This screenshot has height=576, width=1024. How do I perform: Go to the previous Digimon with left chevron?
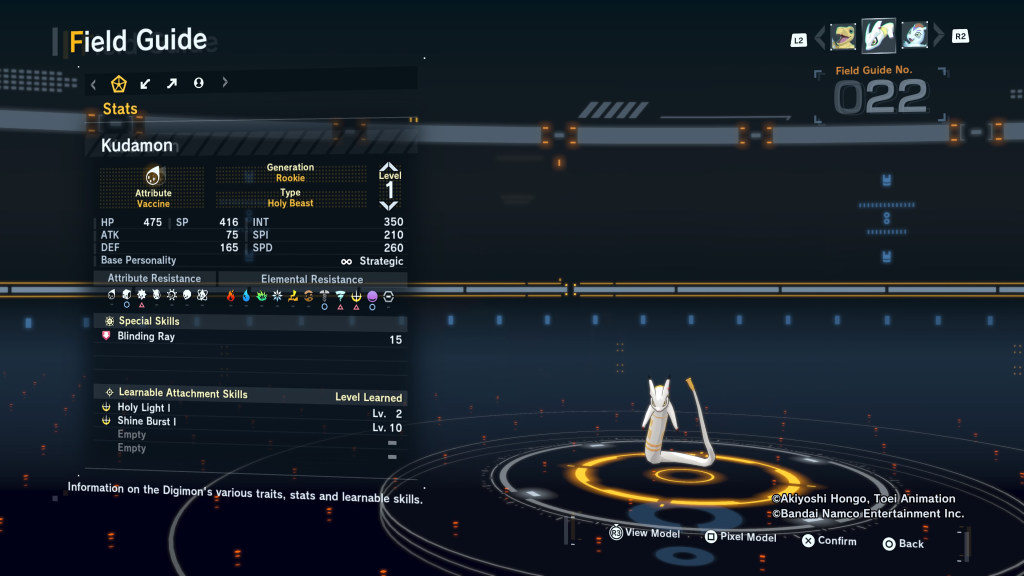(820, 38)
